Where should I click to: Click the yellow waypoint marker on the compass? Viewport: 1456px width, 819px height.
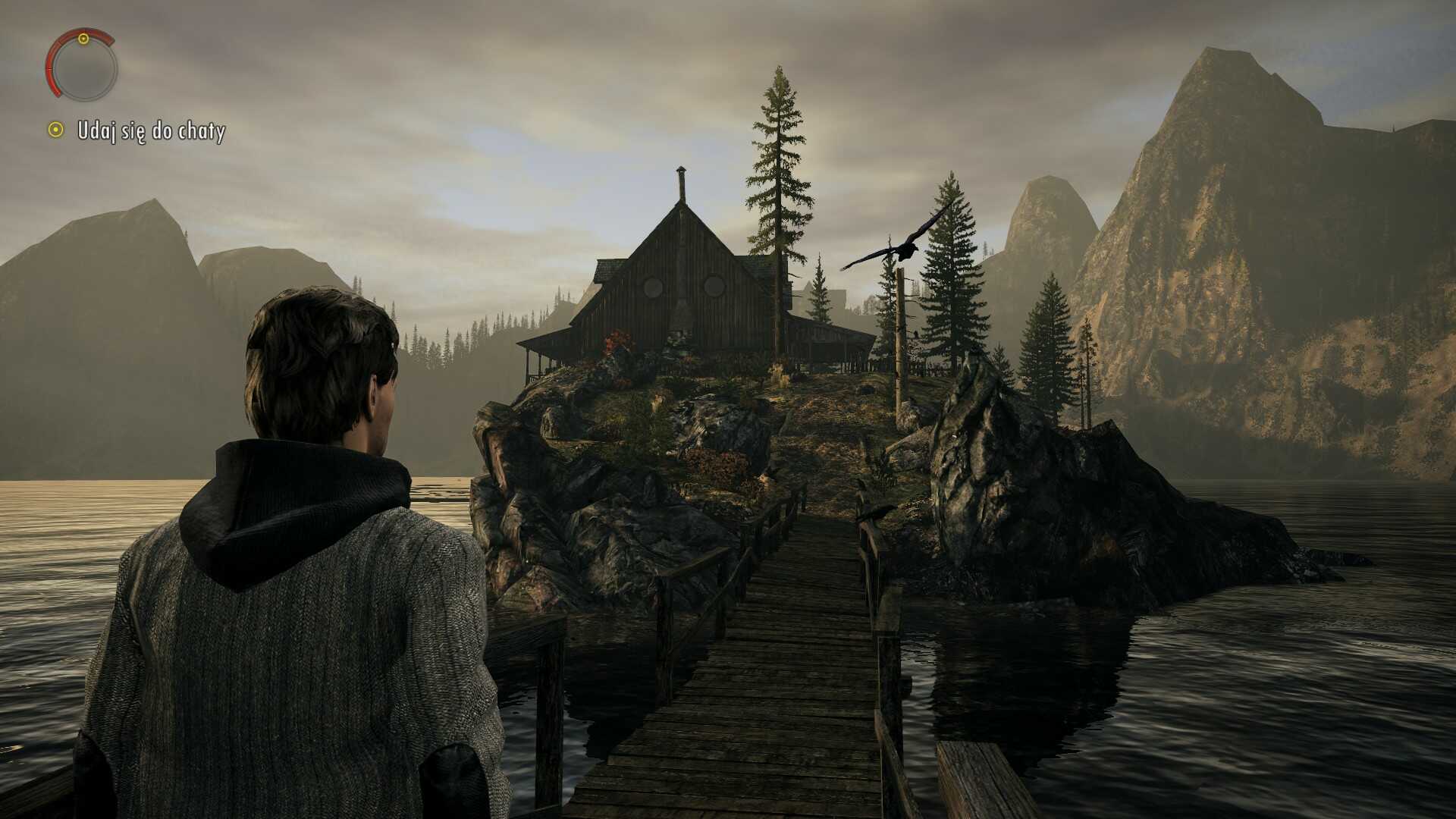point(83,39)
